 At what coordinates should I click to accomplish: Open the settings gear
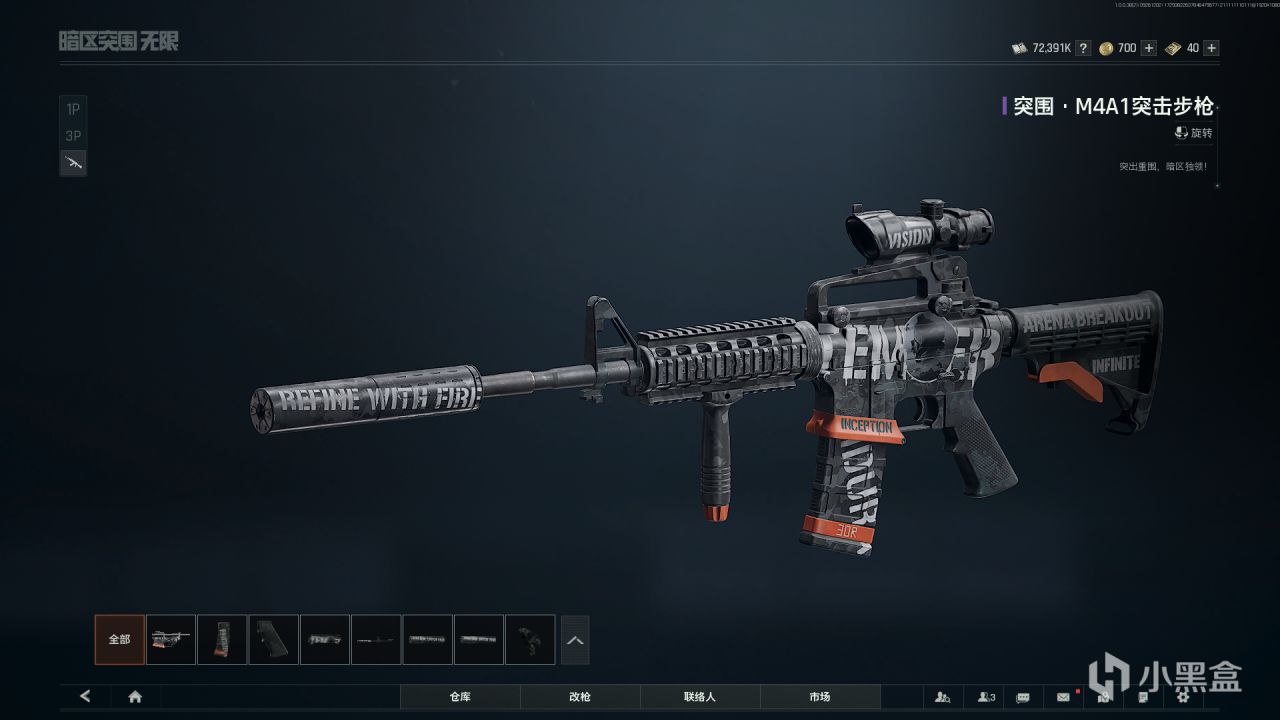pyautogui.click(x=1182, y=696)
